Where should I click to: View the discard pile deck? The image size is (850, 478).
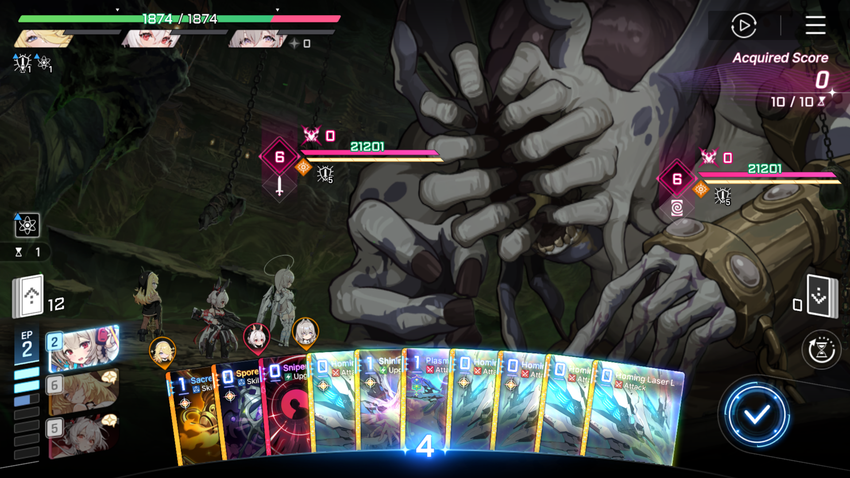821,295
